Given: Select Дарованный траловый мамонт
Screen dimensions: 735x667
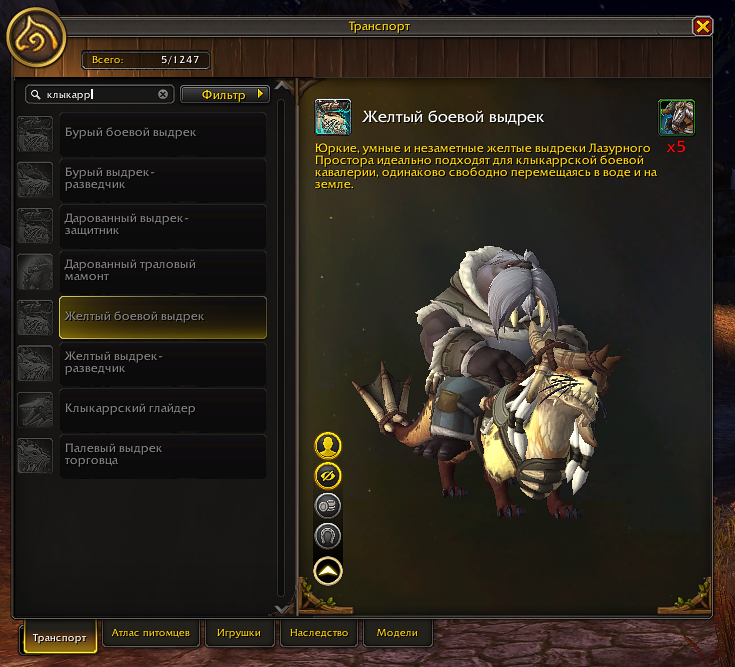Looking at the screenshot, I should click(x=162, y=271).
